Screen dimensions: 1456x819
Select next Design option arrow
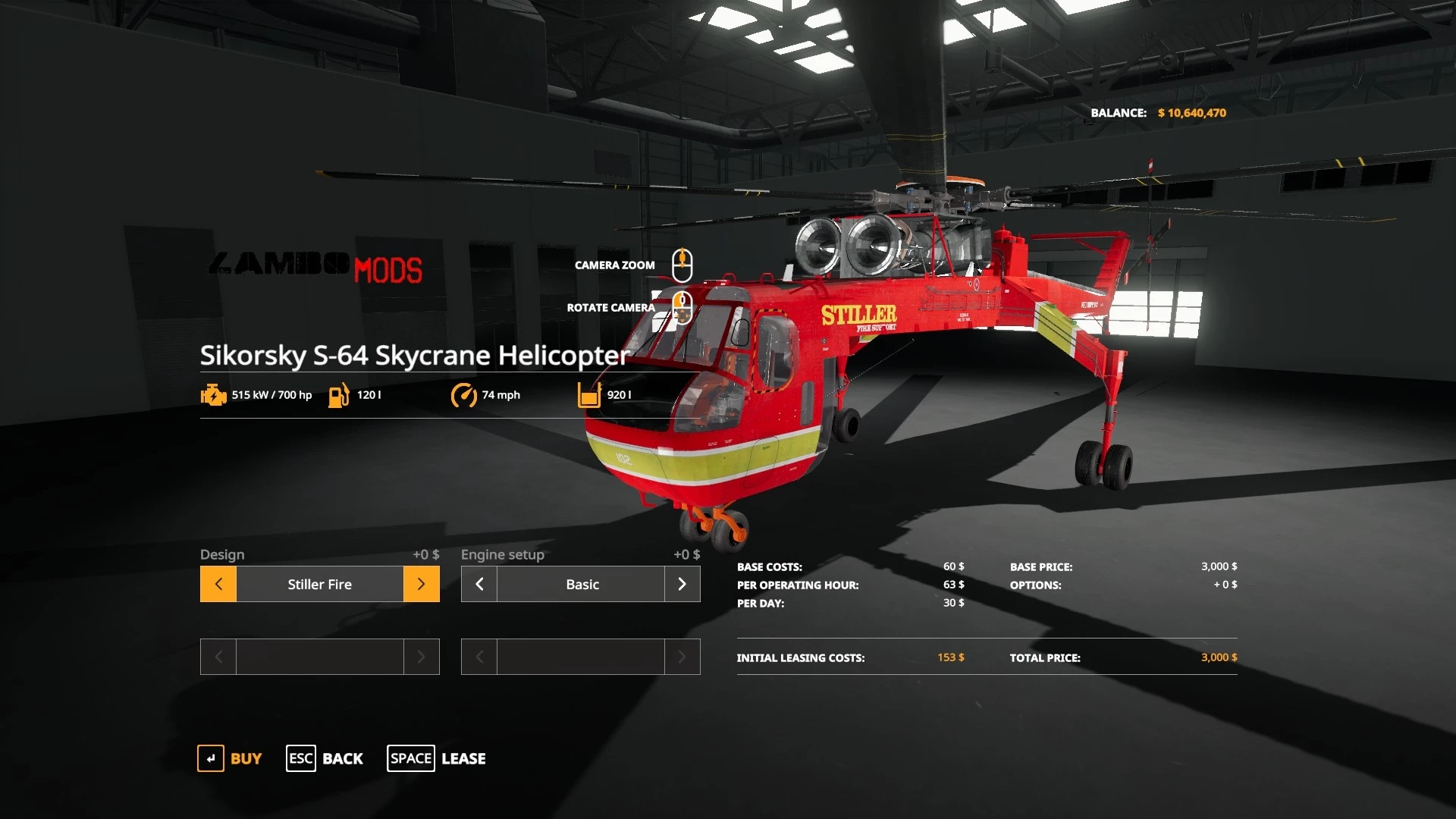[x=421, y=584]
